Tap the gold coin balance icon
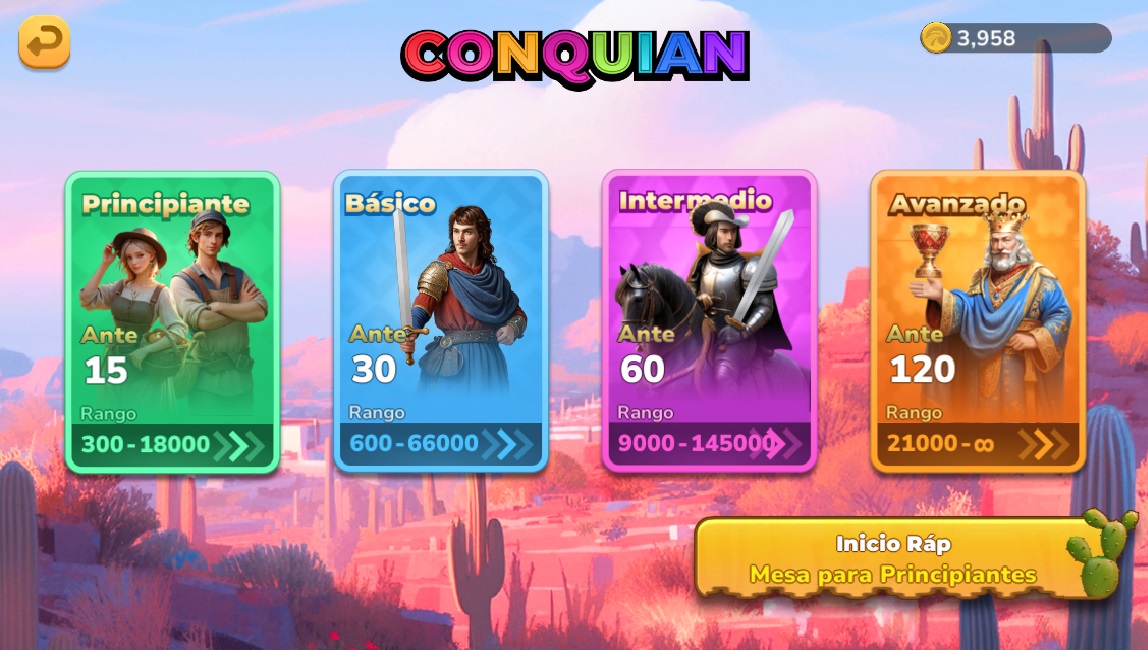The height and width of the screenshot is (650, 1148). pos(936,38)
